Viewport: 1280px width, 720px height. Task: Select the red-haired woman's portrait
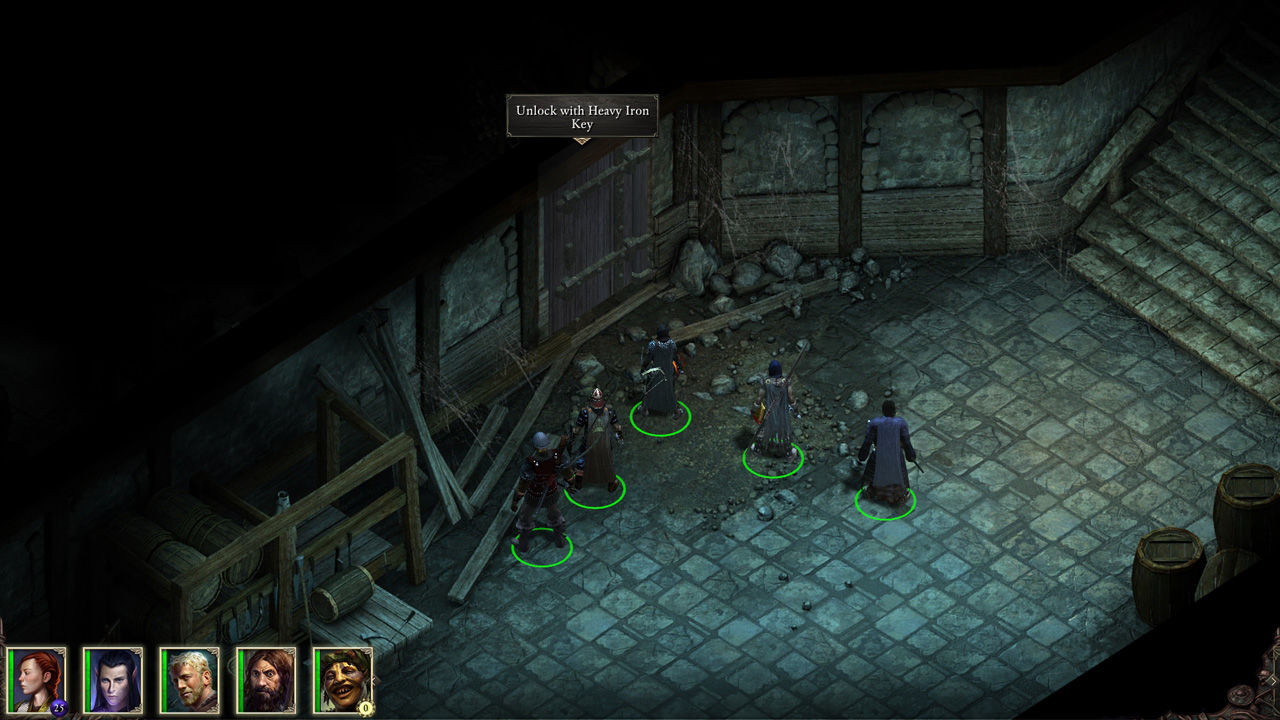click(x=37, y=680)
